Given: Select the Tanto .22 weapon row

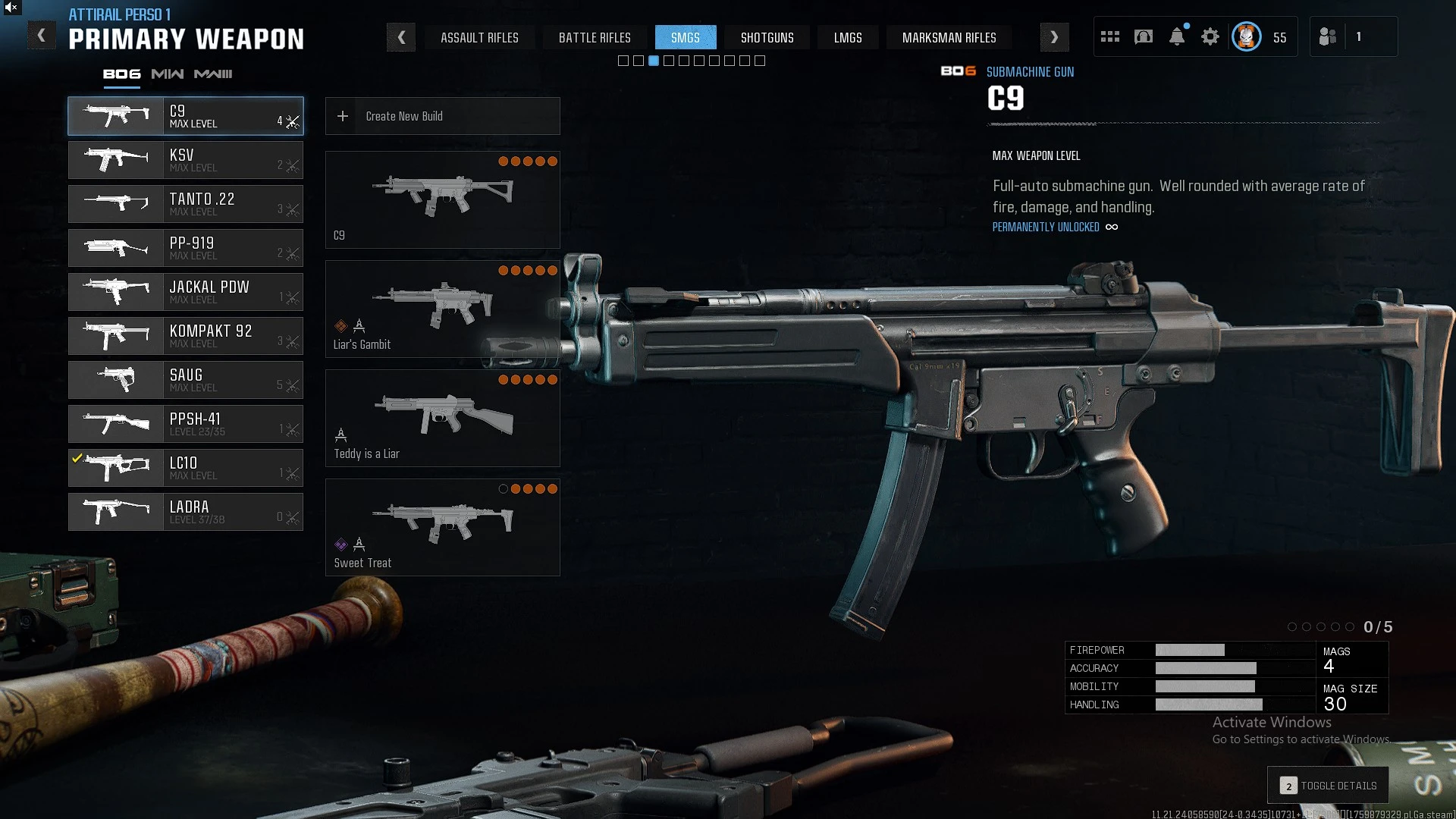Looking at the screenshot, I should click(x=186, y=204).
